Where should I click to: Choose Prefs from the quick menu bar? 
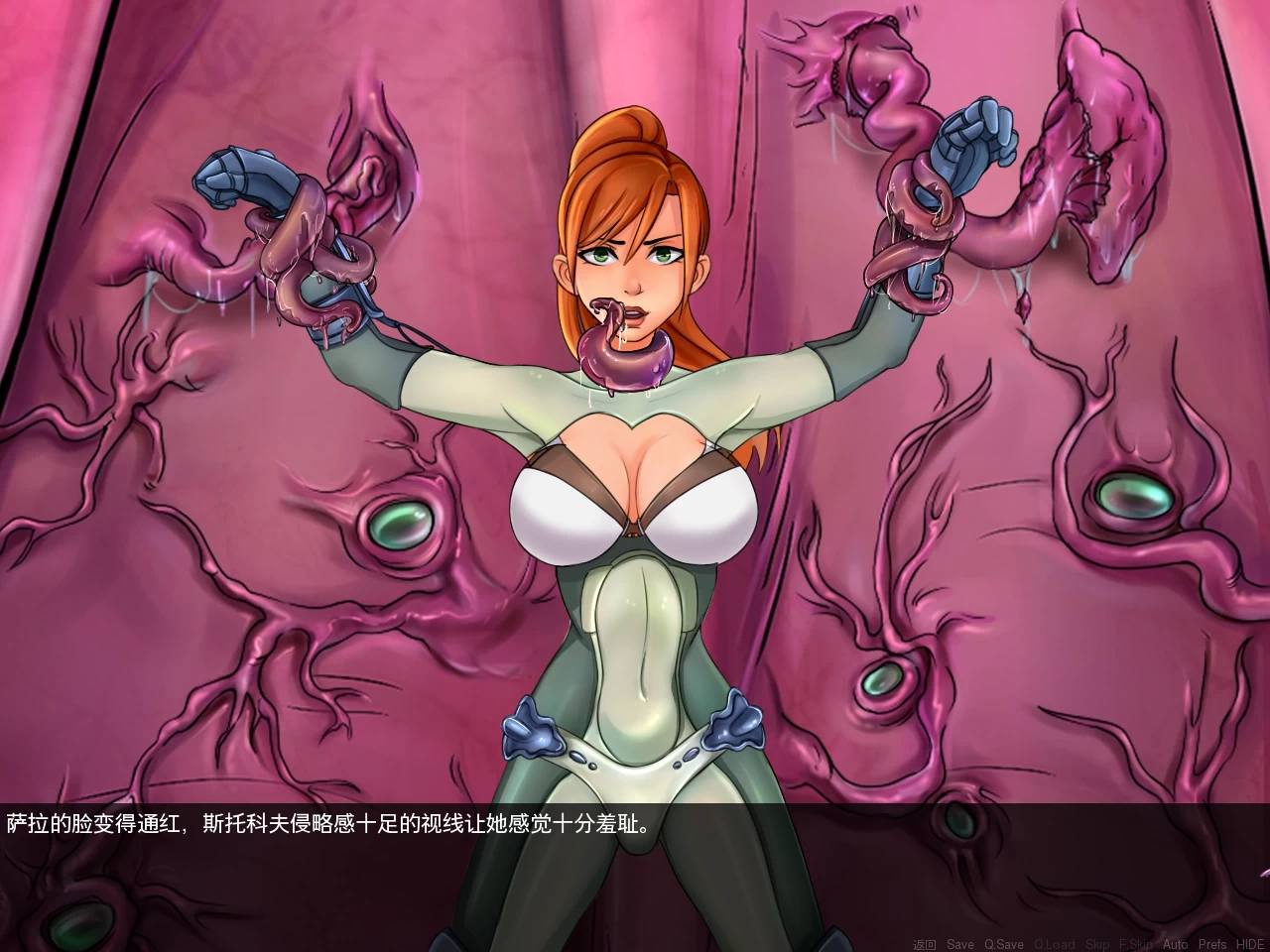click(1213, 942)
